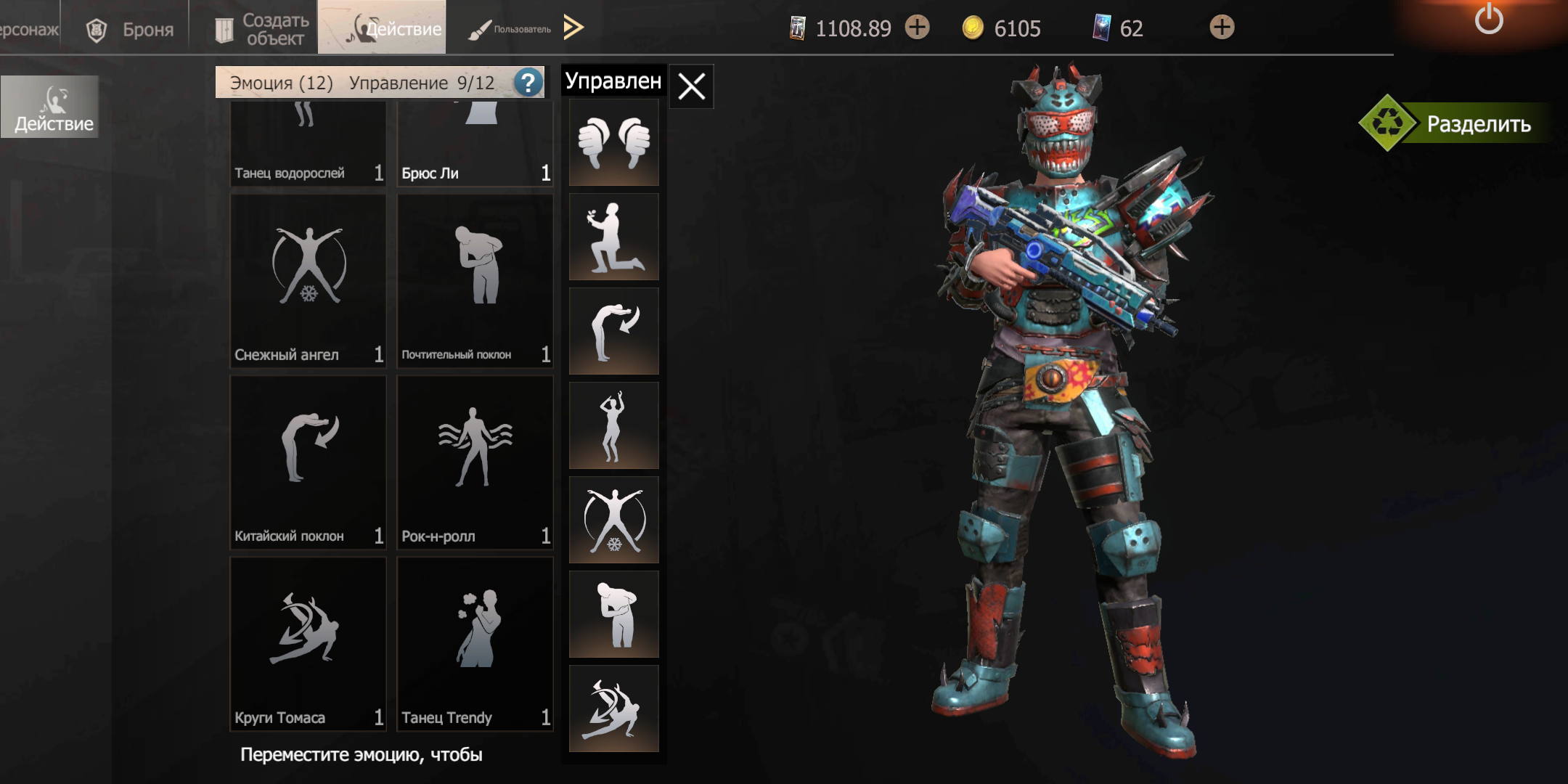
Task: Tap the Разделить recycle button
Action: click(x=1452, y=123)
